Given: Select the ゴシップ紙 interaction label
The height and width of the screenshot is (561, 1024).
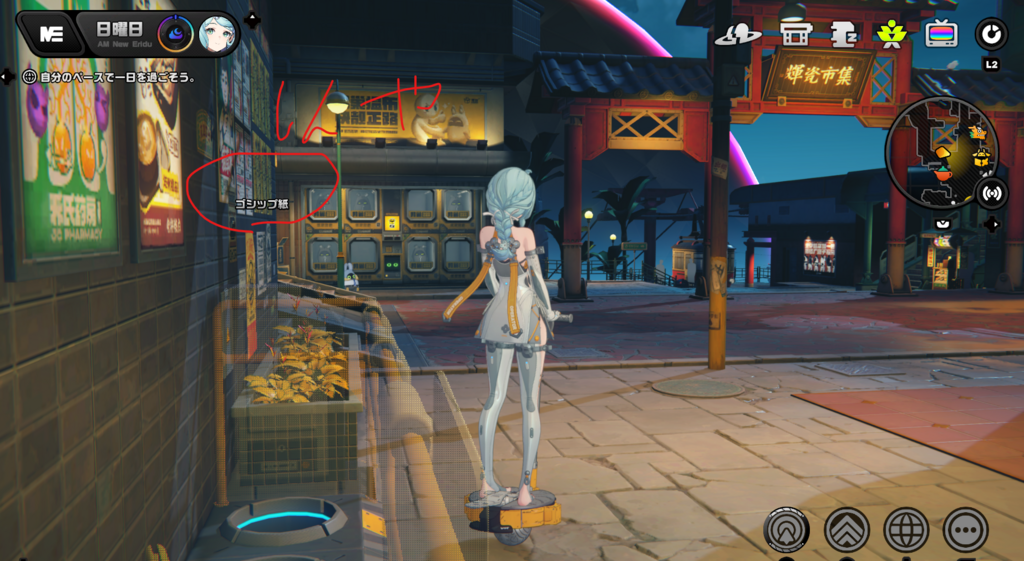Looking at the screenshot, I should [x=261, y=204].
